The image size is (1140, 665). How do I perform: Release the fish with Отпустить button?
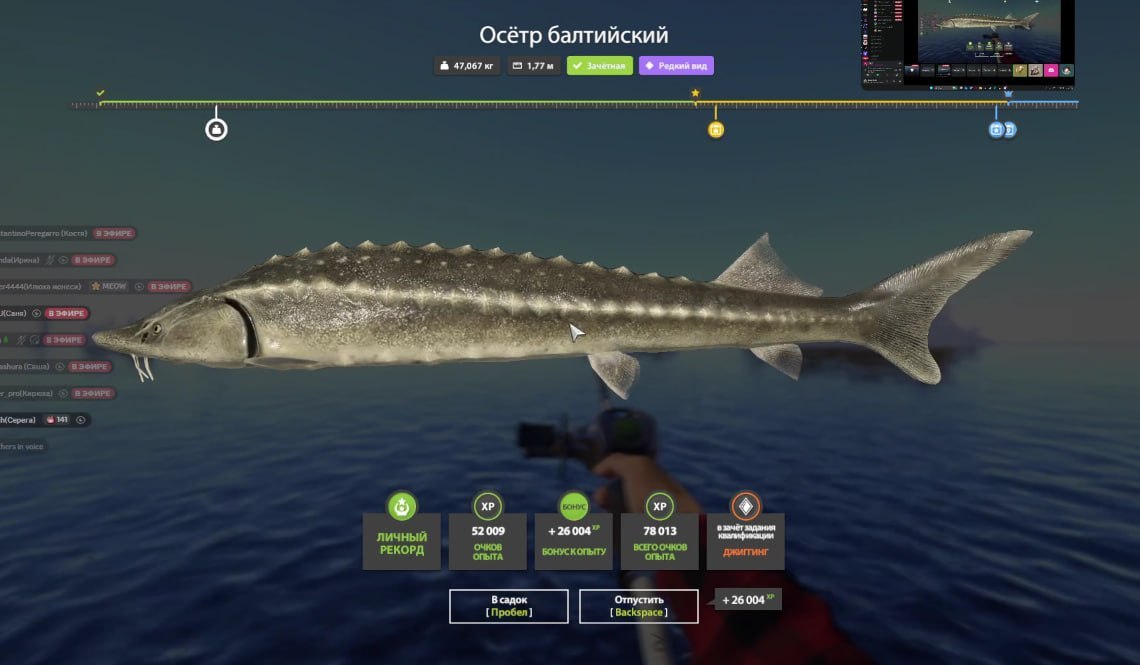(x=638, y=606)
